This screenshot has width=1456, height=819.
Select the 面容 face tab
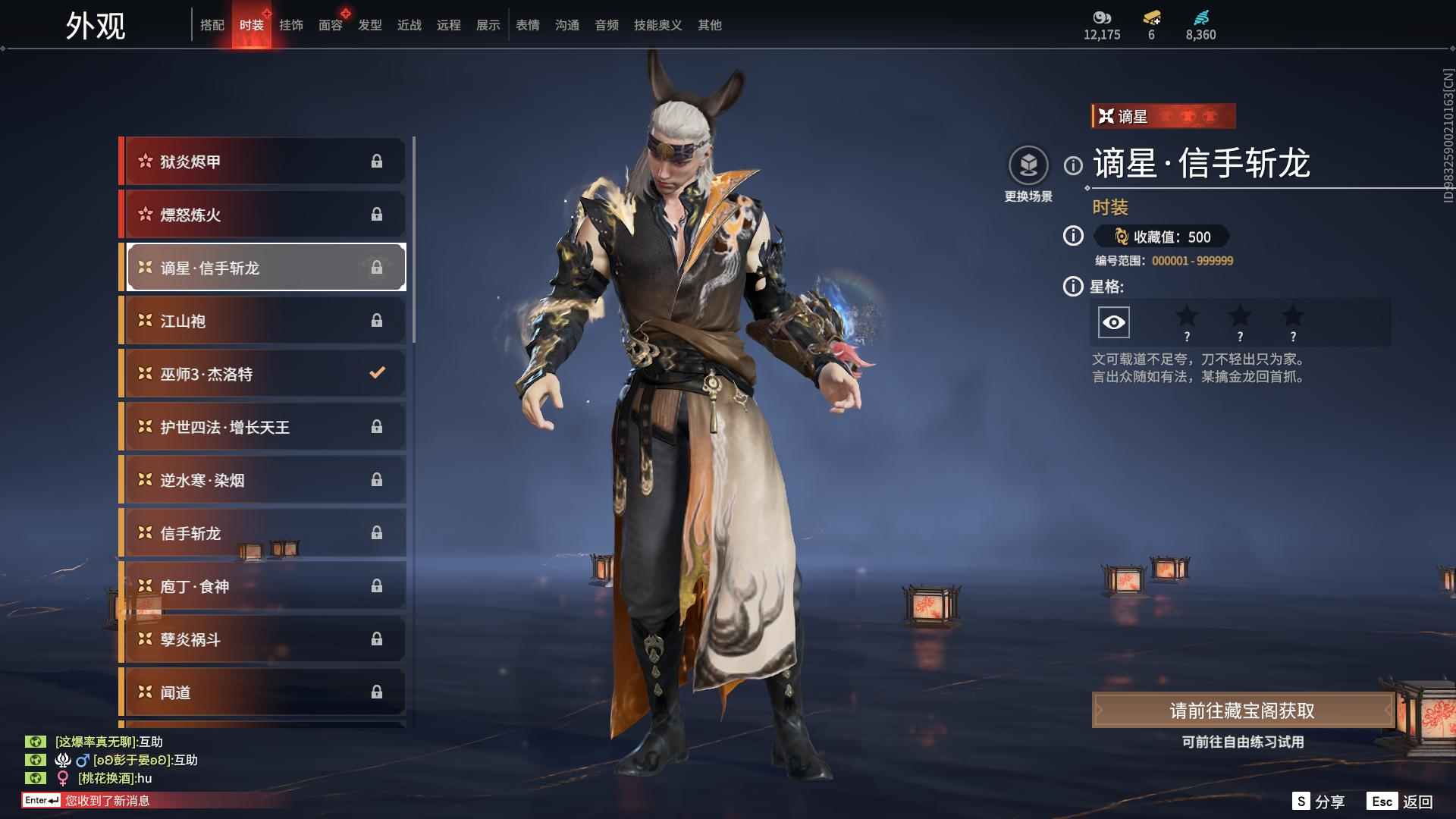pyautogui.click(x=331, y=25)
